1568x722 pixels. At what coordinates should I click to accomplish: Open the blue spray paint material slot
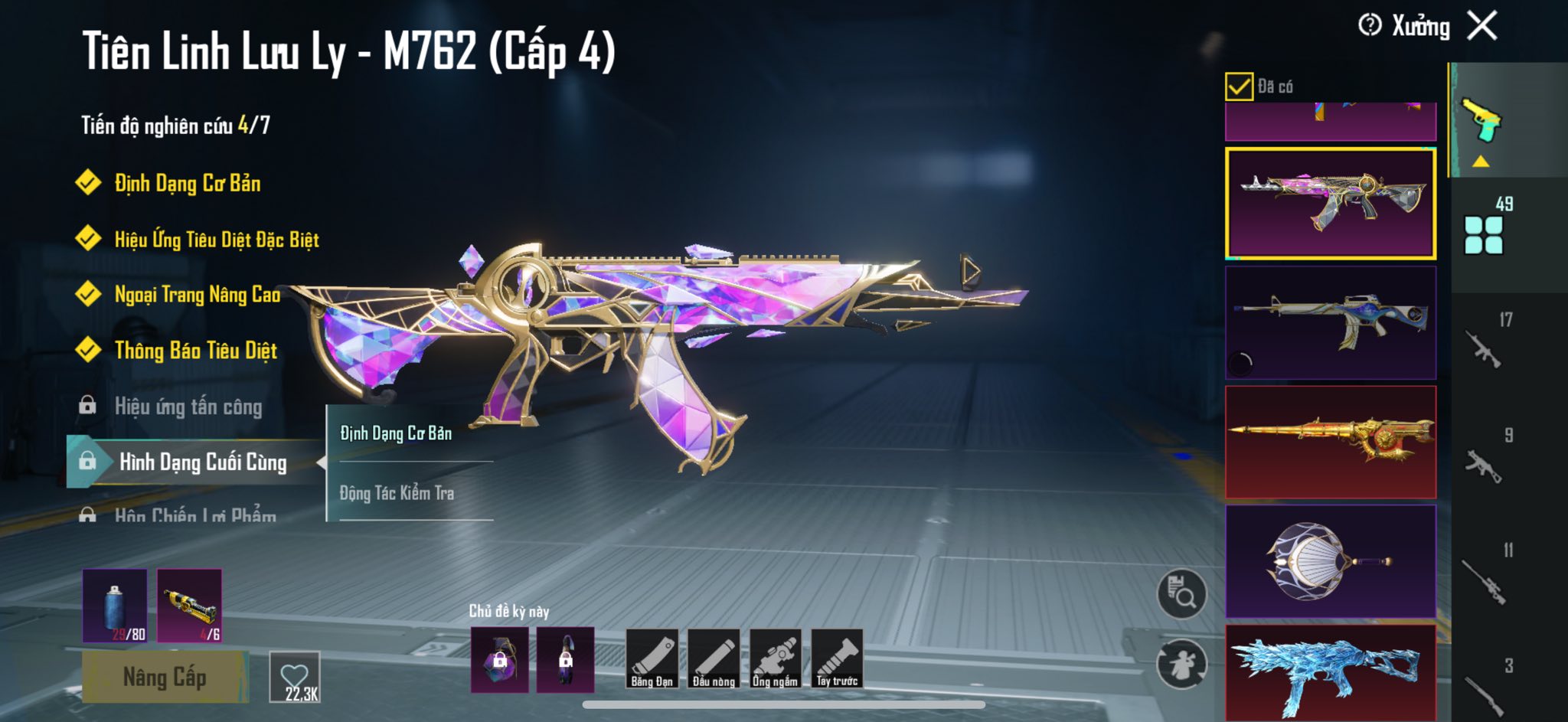coord(115,606)
